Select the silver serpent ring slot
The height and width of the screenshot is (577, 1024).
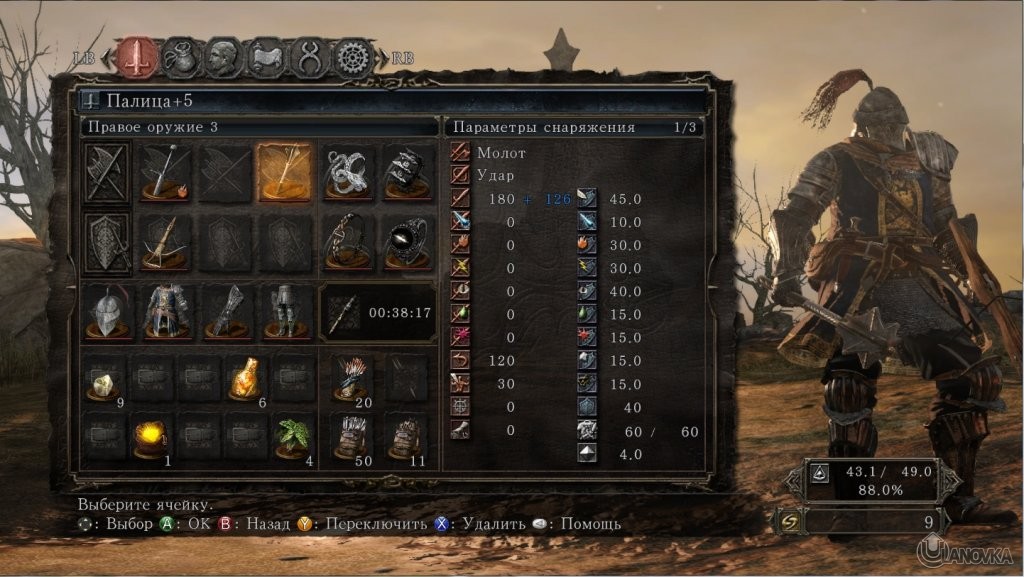click(x=349, y=172)
